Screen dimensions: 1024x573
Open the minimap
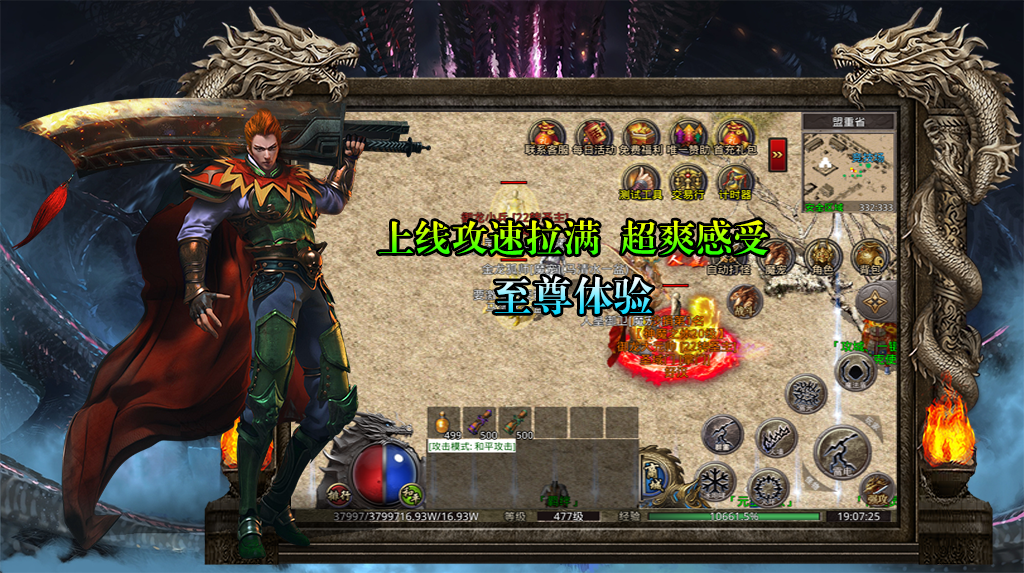[x=846, y=170]
